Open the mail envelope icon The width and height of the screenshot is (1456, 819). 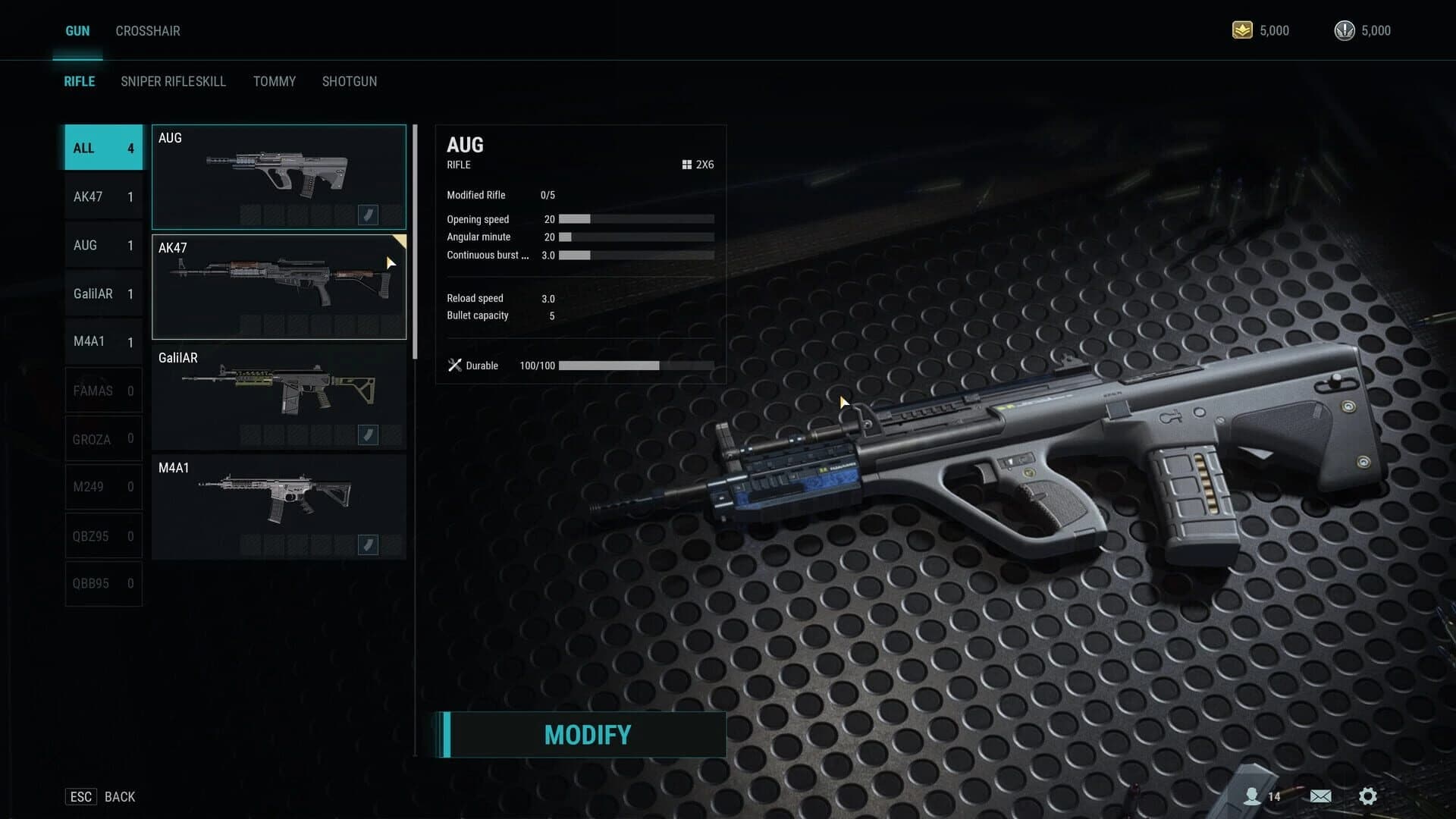pos(1320,796)
